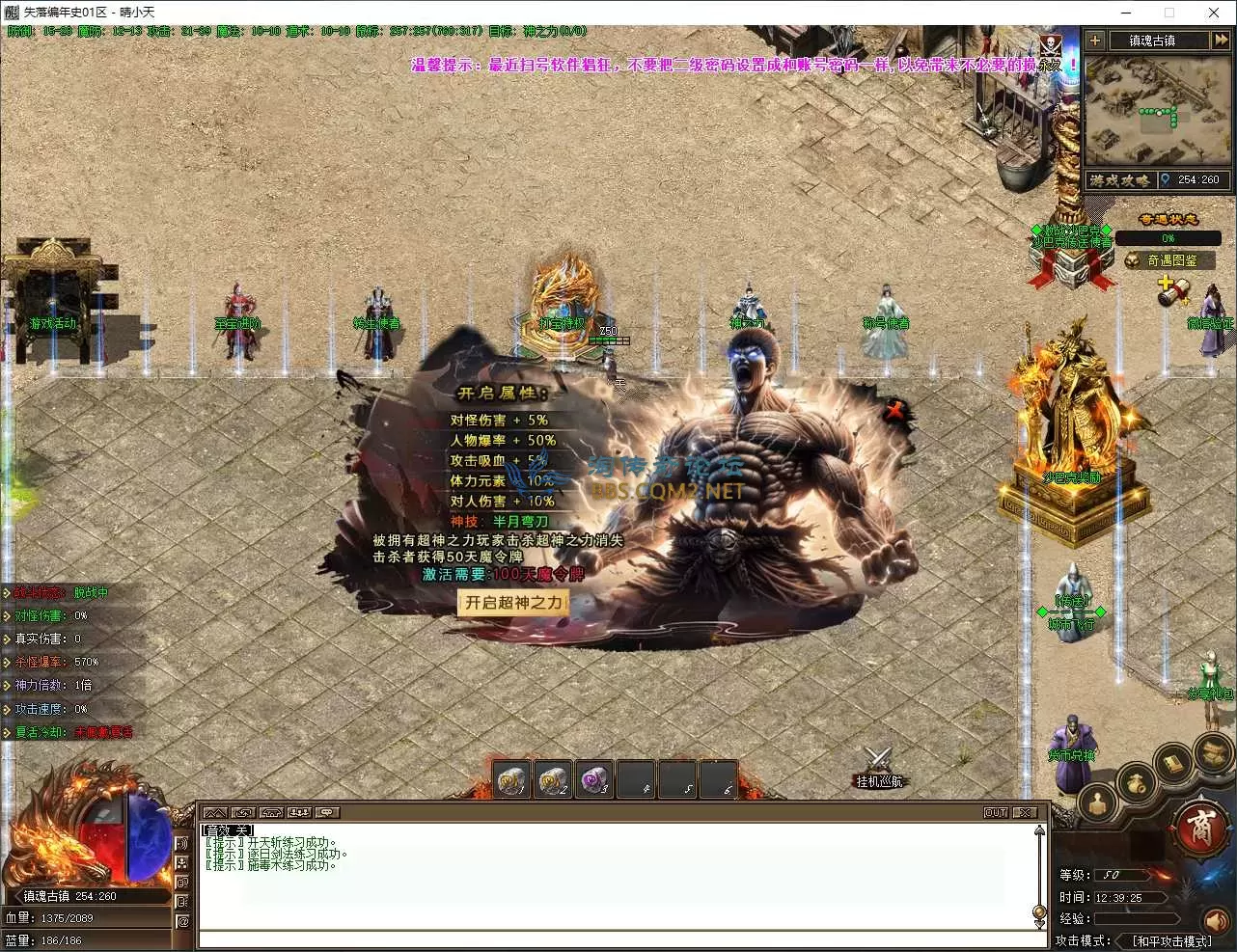The image size is (1237, 952).
Task: Click the OUT button on chat panel
Action: tap(996, 812)
